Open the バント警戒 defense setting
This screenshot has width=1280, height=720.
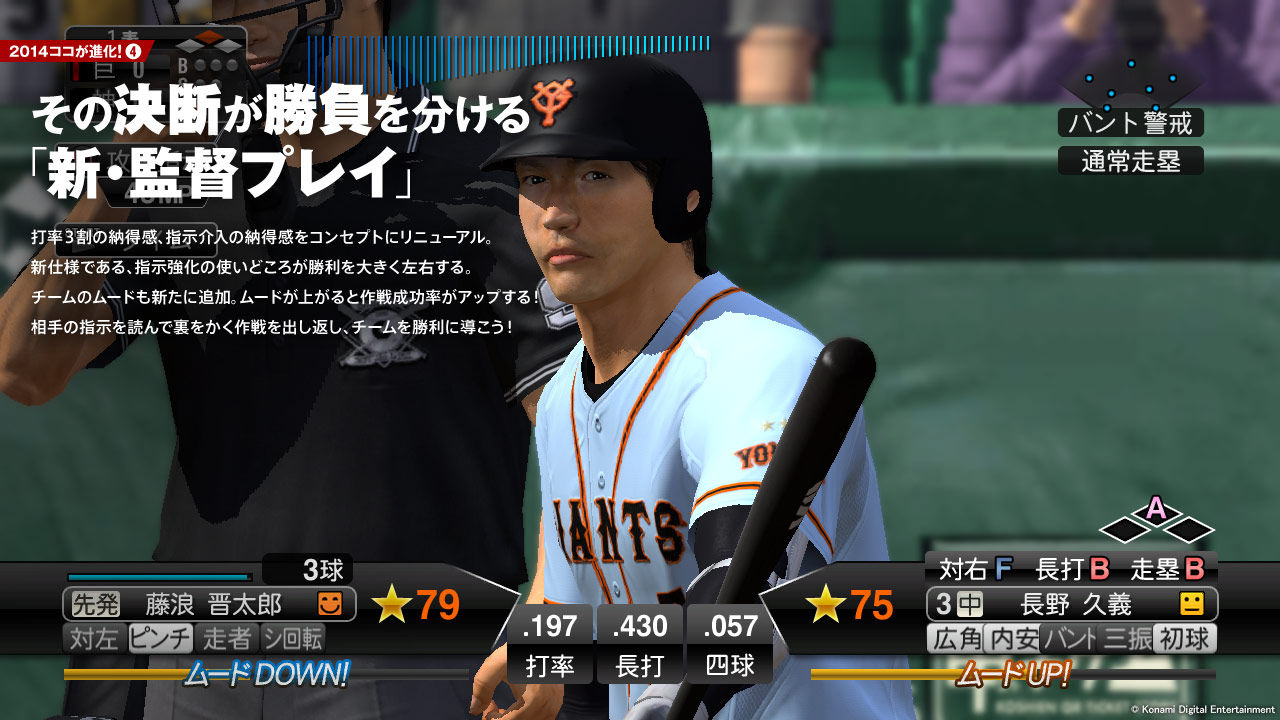pos(1131,124)
